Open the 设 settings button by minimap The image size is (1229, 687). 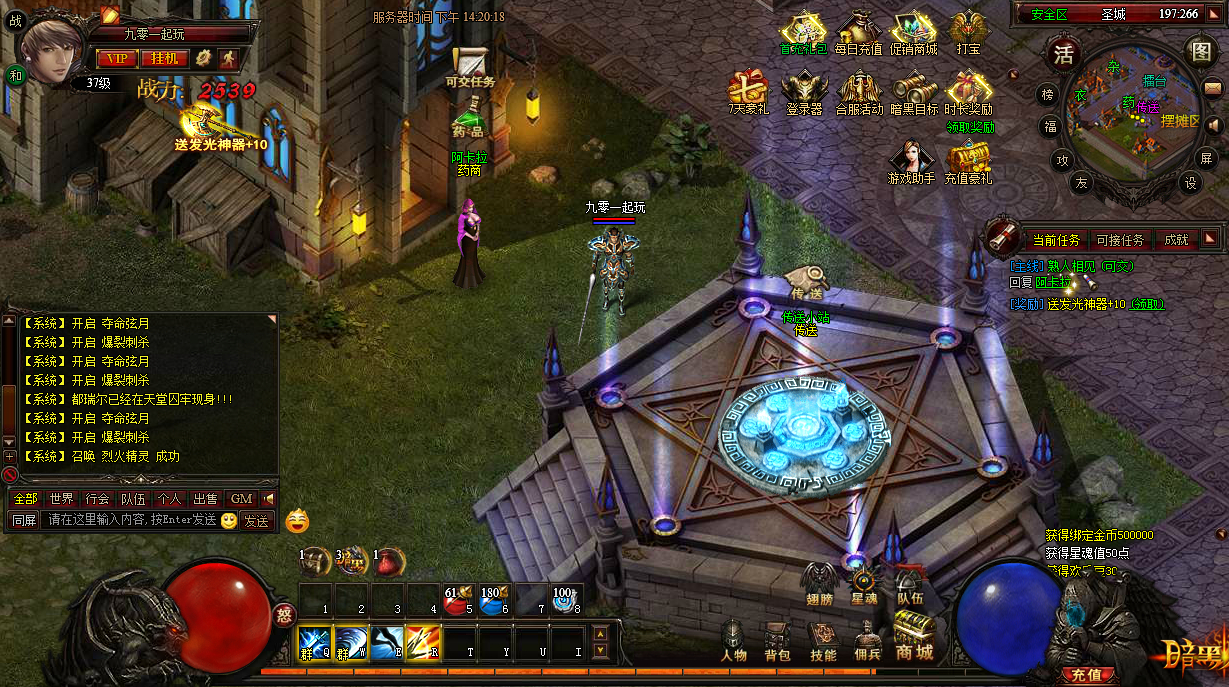(1190, 183)
